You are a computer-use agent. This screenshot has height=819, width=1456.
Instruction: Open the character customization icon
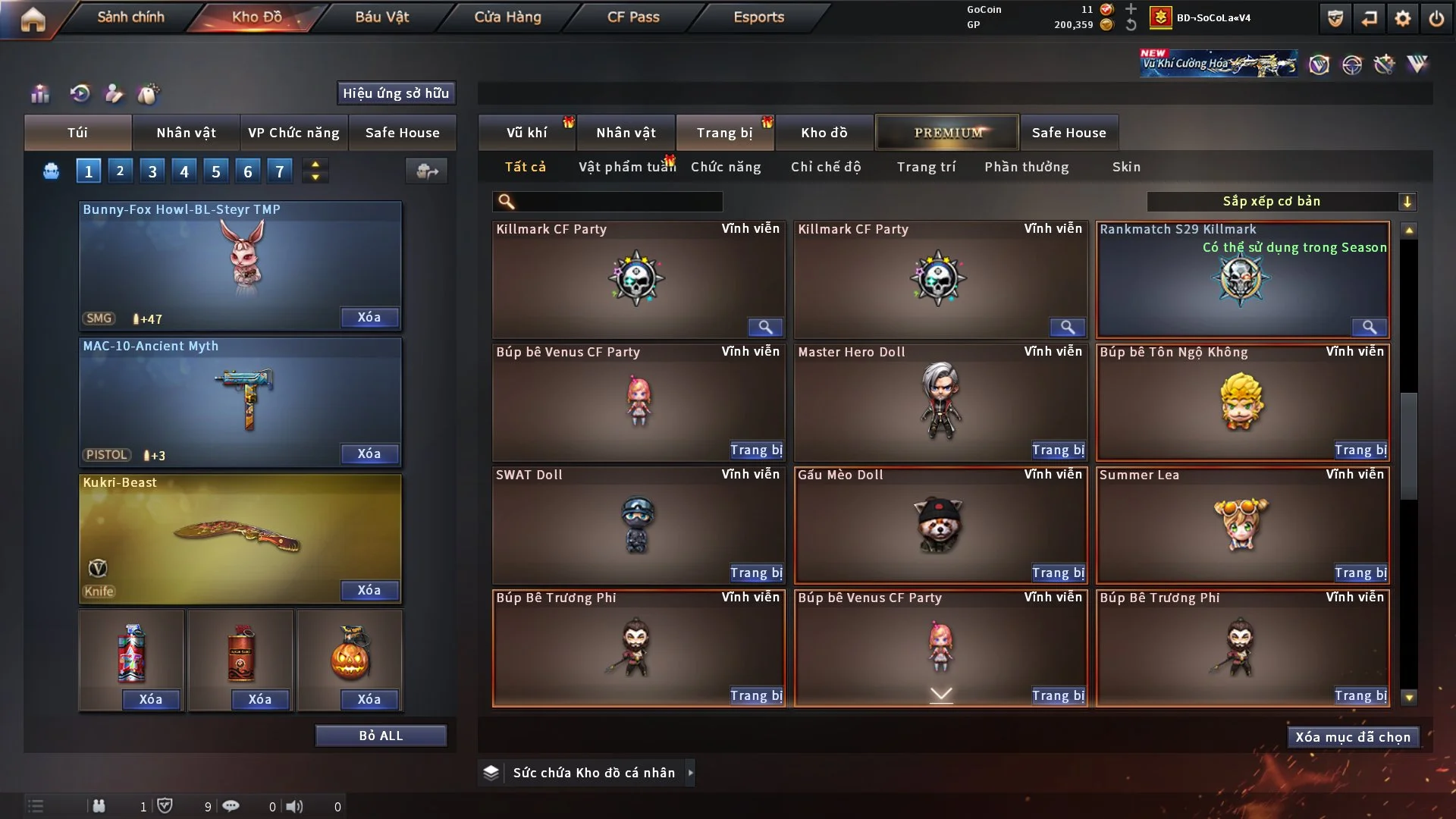click(x=113, y=94)
